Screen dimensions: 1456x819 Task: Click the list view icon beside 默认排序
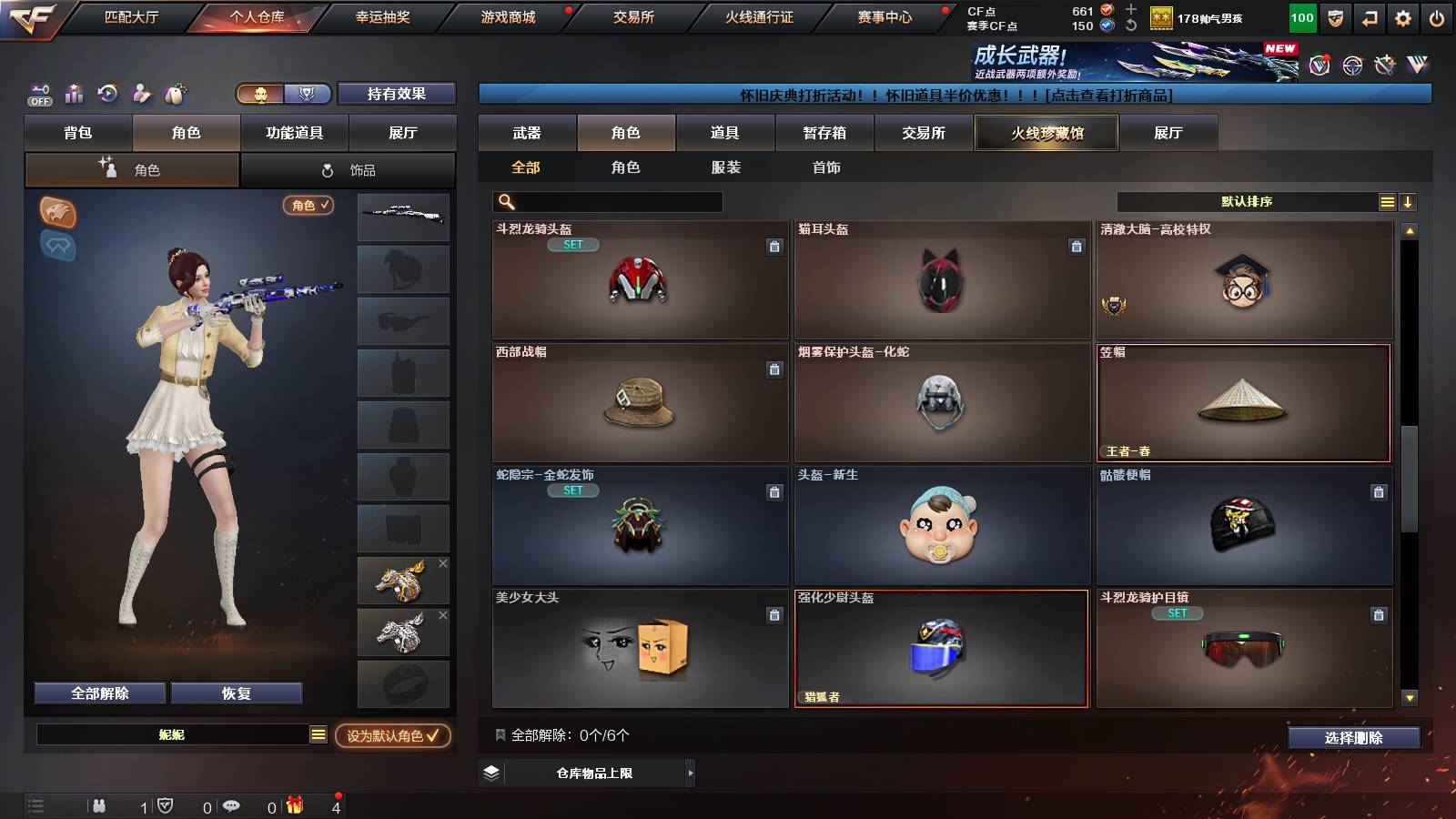1386,200
